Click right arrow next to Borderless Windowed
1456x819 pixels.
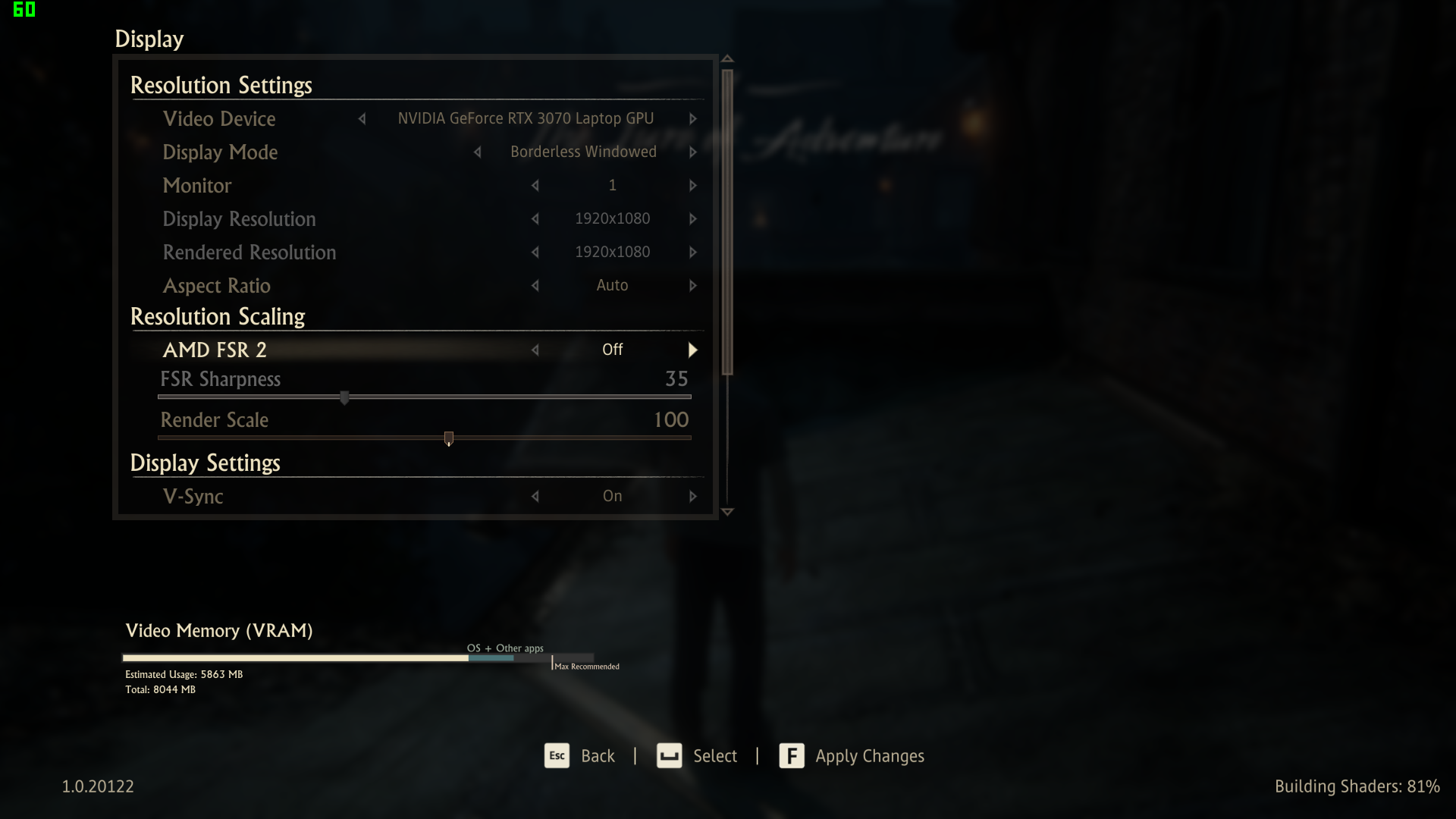click(x=692, y=152)
